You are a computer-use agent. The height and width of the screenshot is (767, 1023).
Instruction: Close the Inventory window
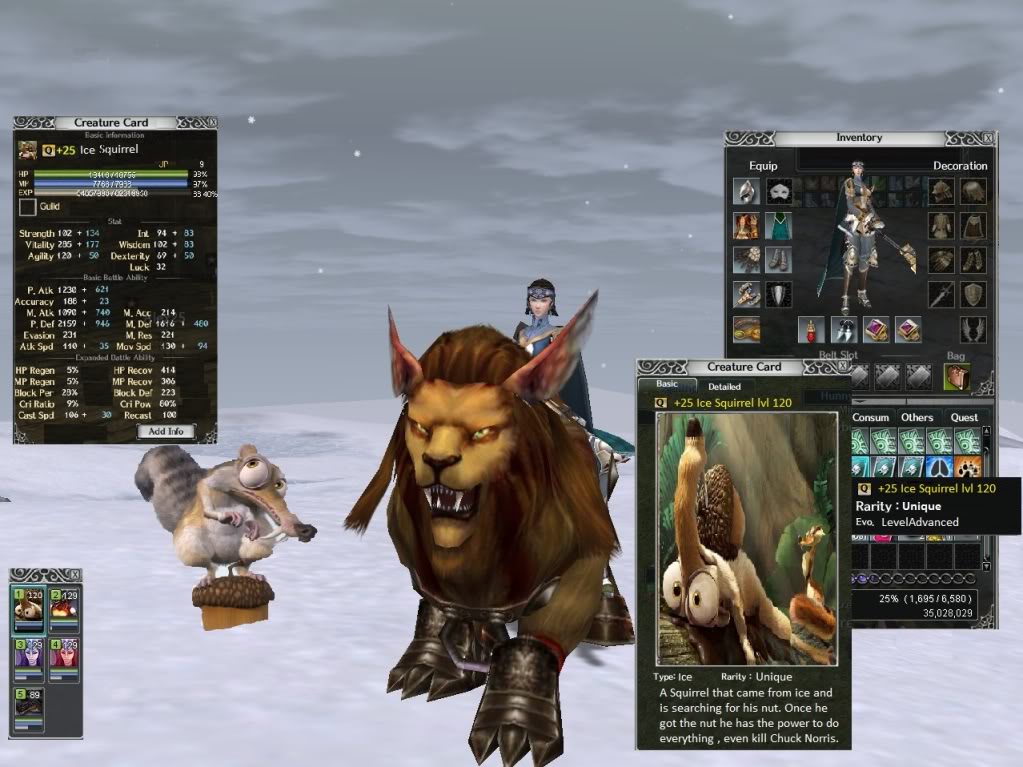(988, 138)
